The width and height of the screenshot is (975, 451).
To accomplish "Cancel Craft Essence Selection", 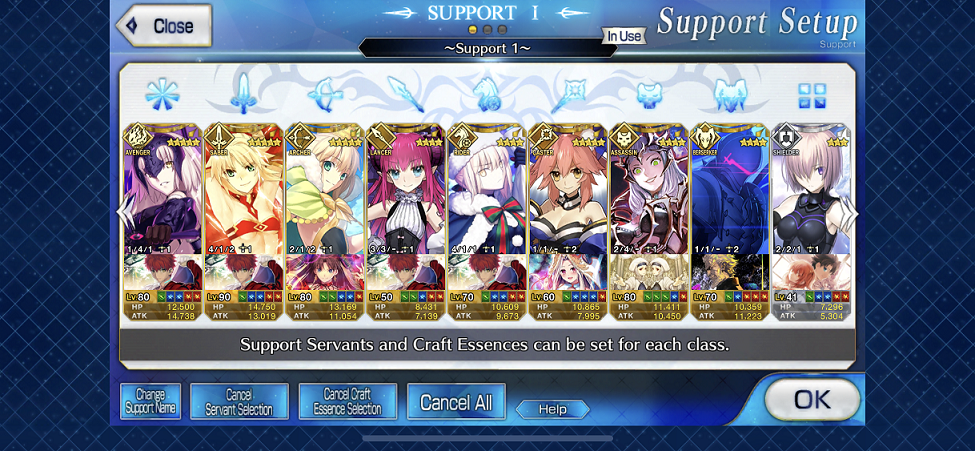I will tap(348, 402).
